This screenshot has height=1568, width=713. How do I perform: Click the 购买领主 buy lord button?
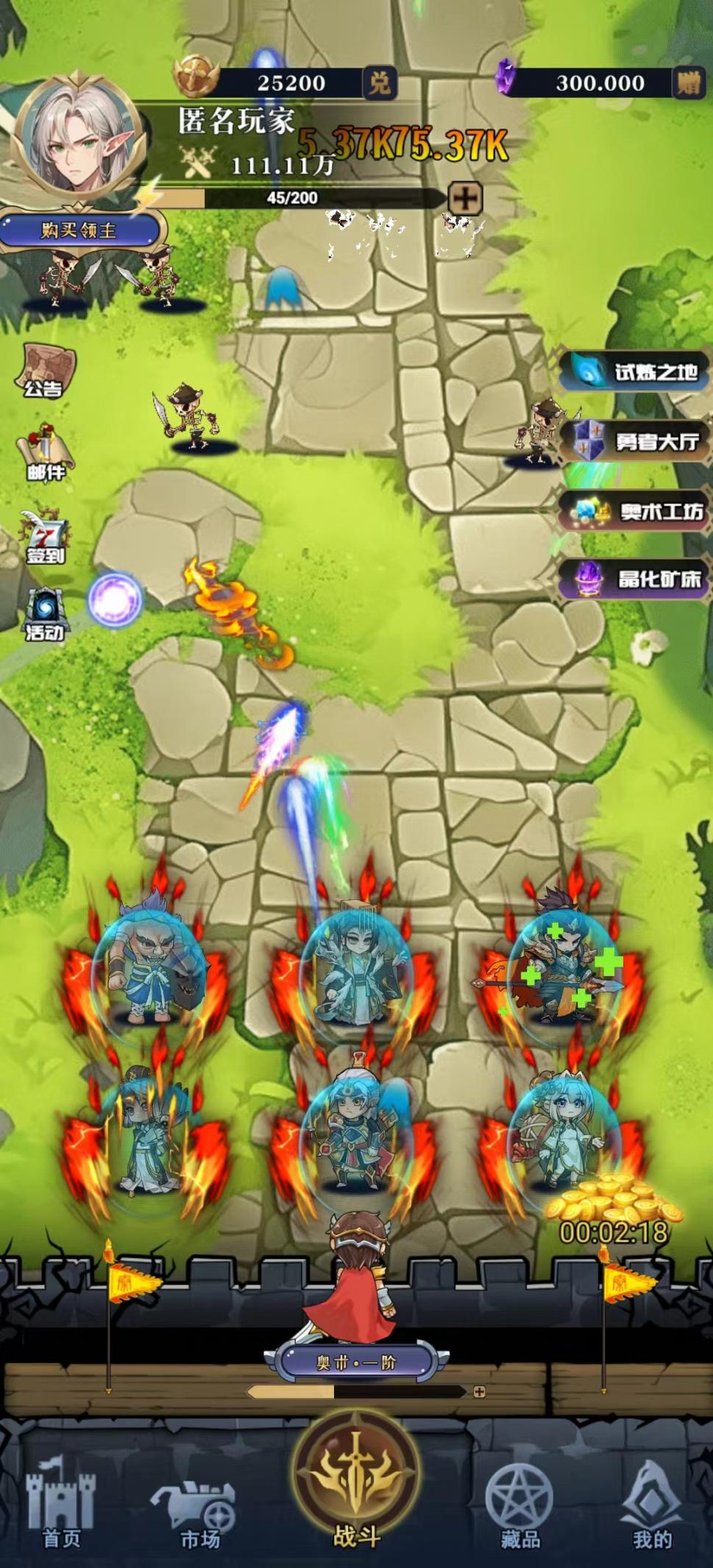79,231
